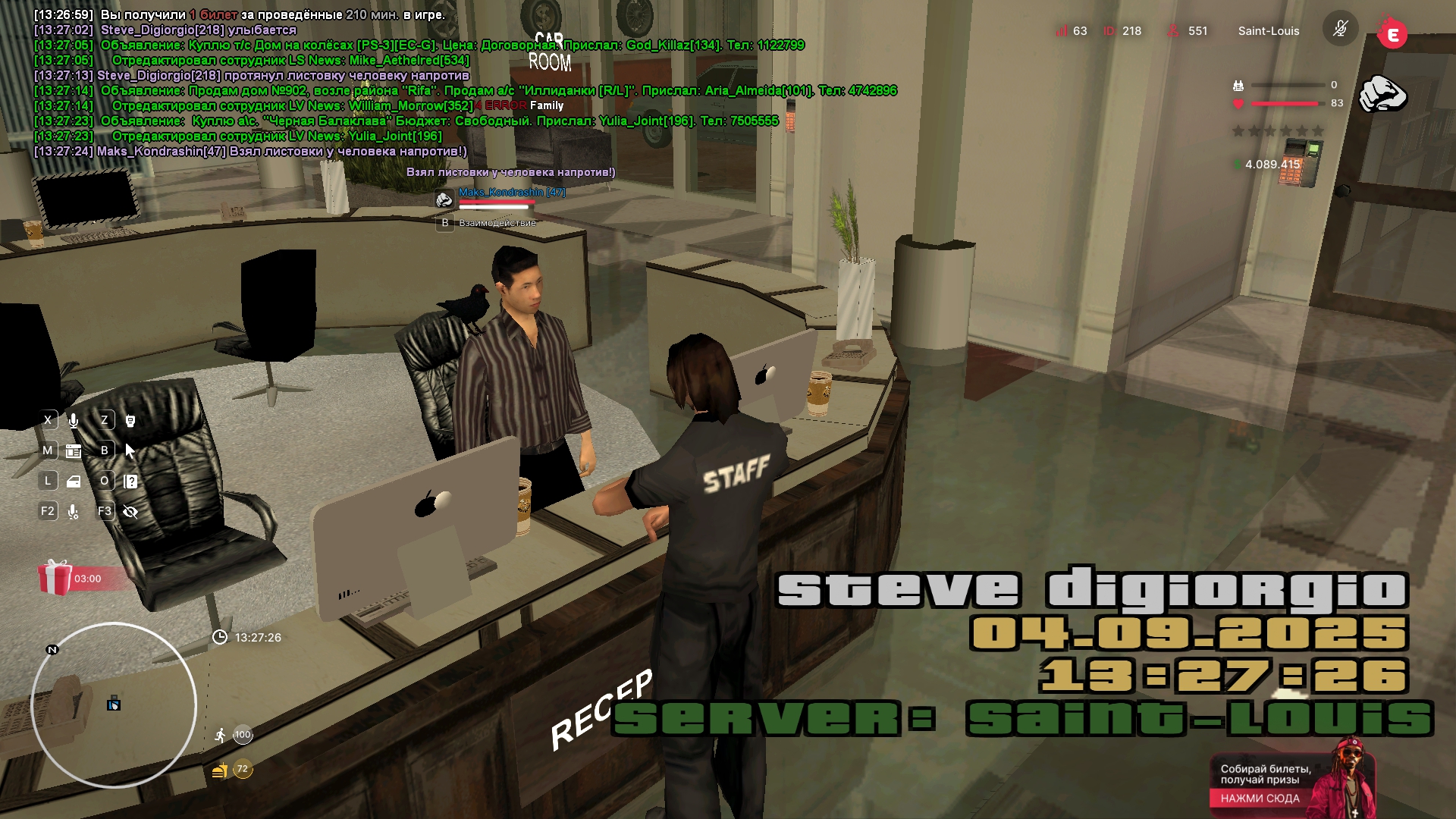Open the main menu window icon
This screenshot has height=819, width=1456.
pos(74,450)
